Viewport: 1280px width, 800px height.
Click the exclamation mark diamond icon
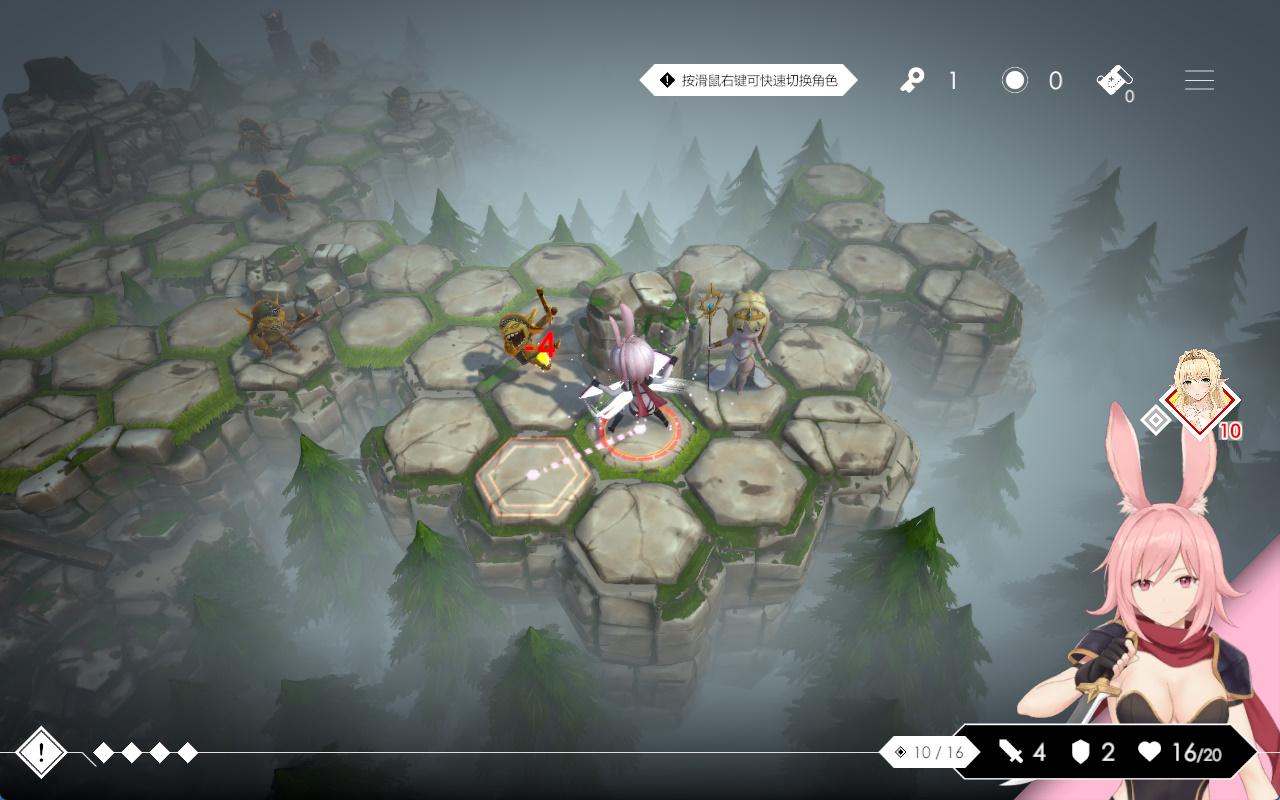pos(41,753)
